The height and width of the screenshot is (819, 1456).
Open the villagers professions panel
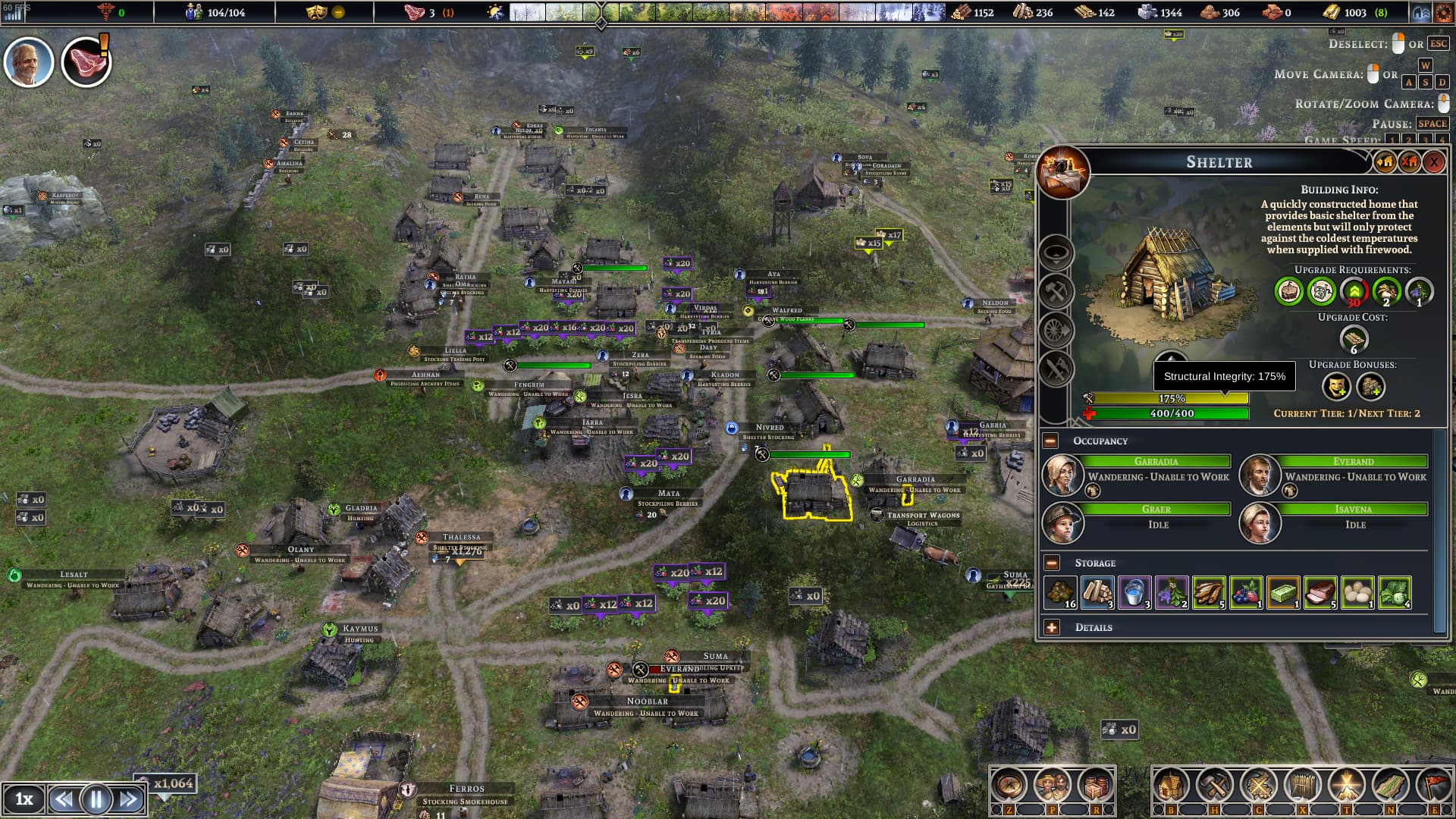(1051, 786)
